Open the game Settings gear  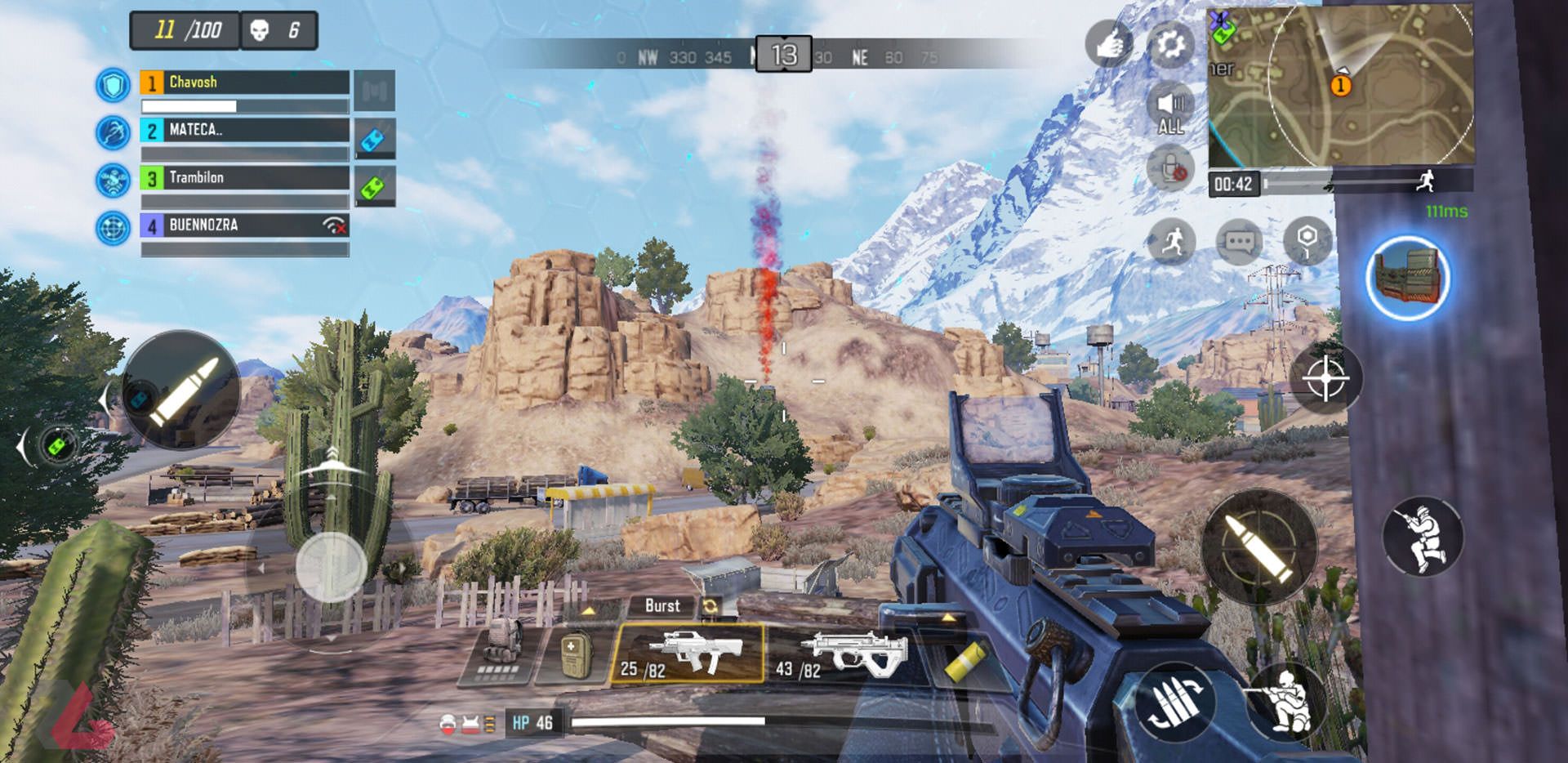[1171, 45]
